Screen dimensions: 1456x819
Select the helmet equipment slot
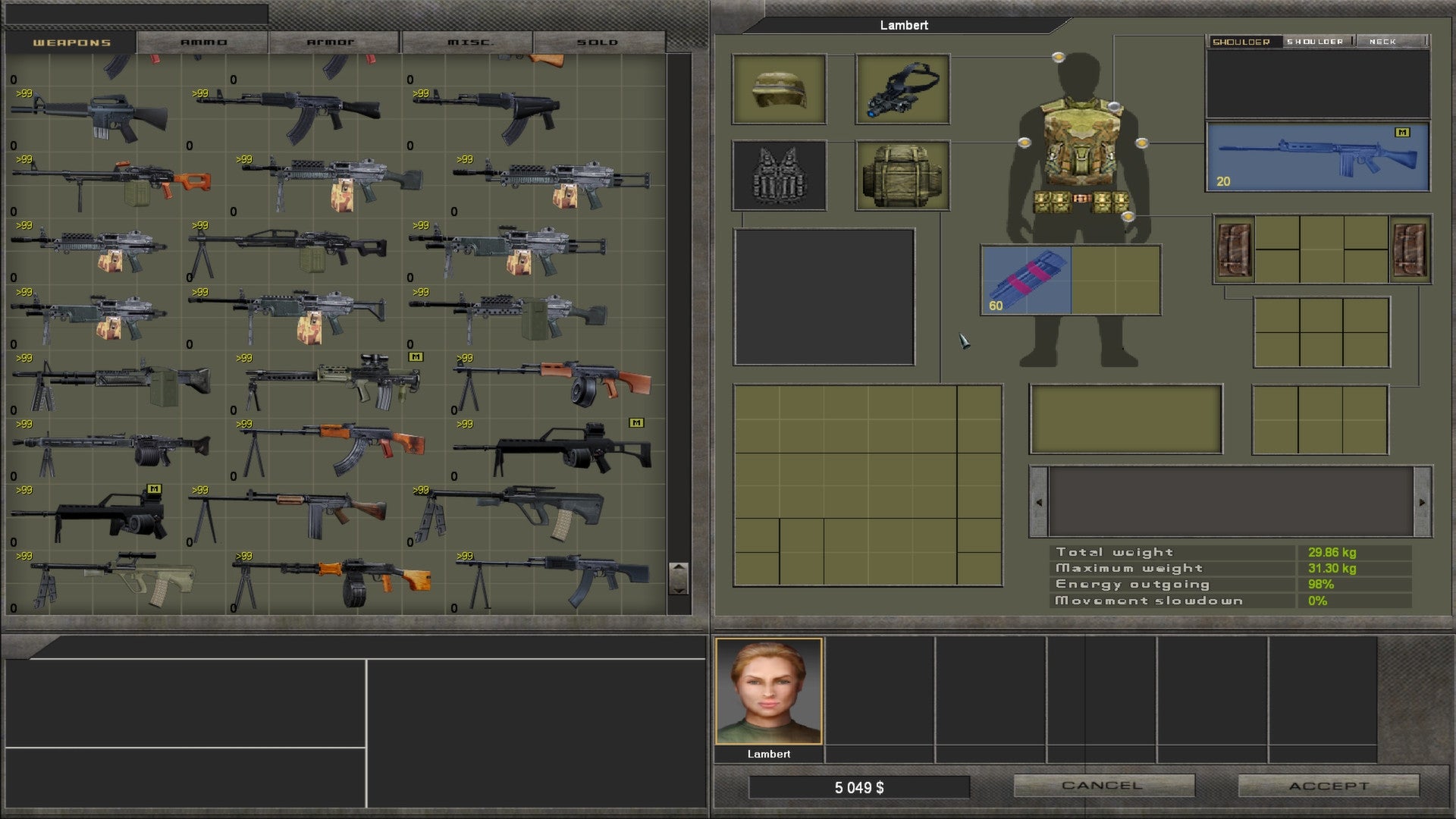click(x=779, y=89)
